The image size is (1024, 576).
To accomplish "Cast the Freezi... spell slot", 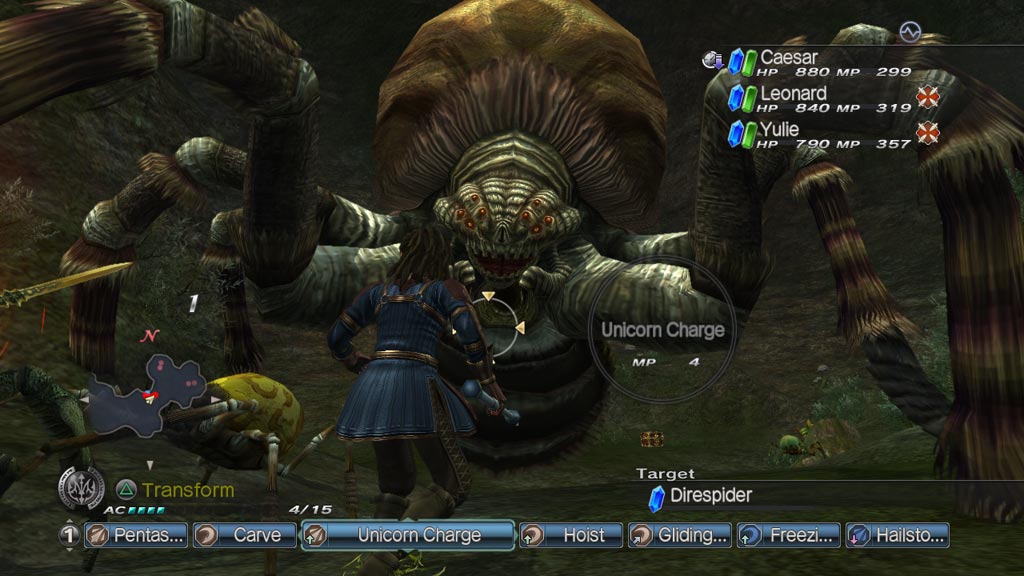I will tap(789, 535).
